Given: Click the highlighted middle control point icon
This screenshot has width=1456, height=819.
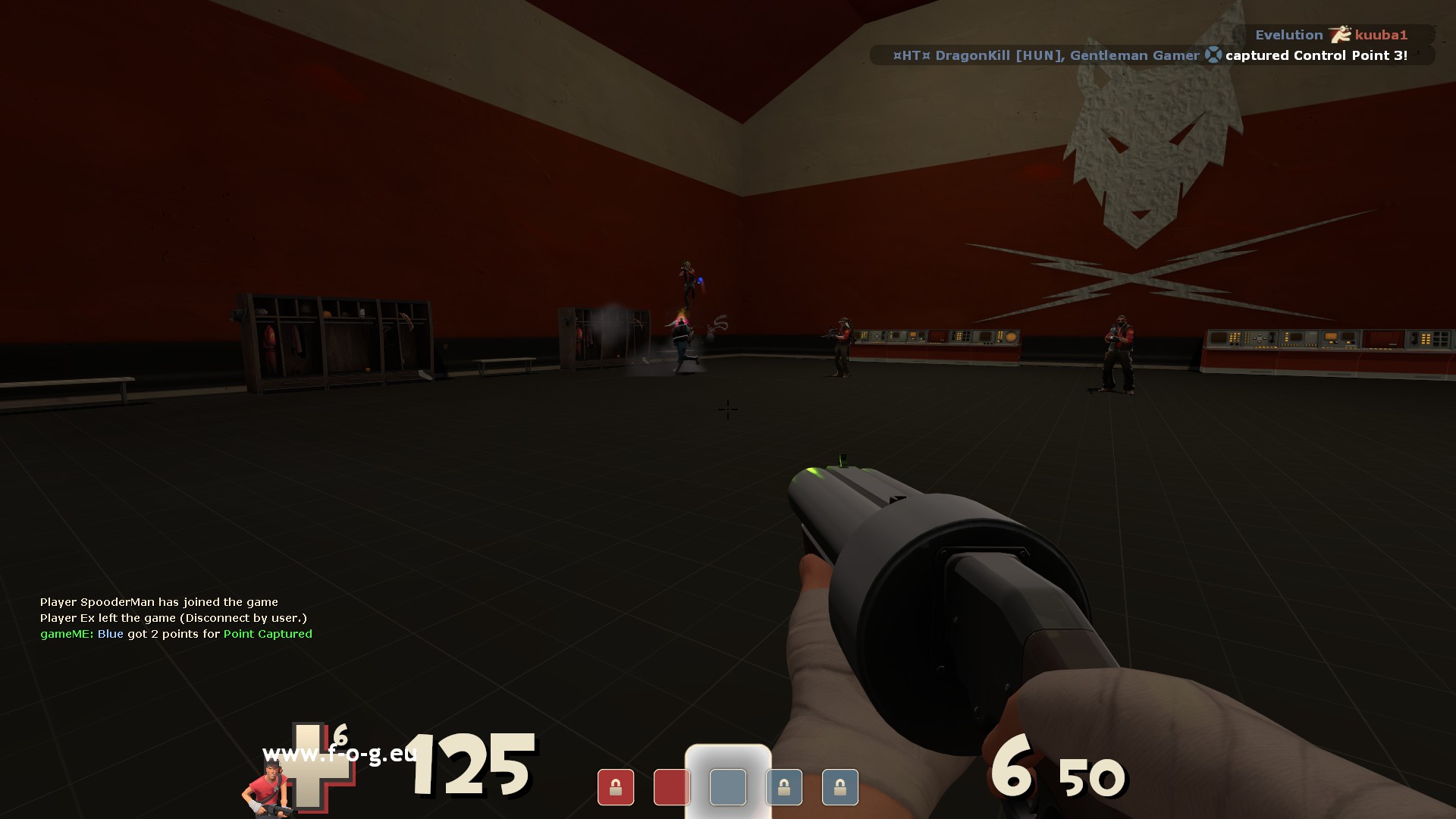Looking at the screenshot, I should point(728,786).
